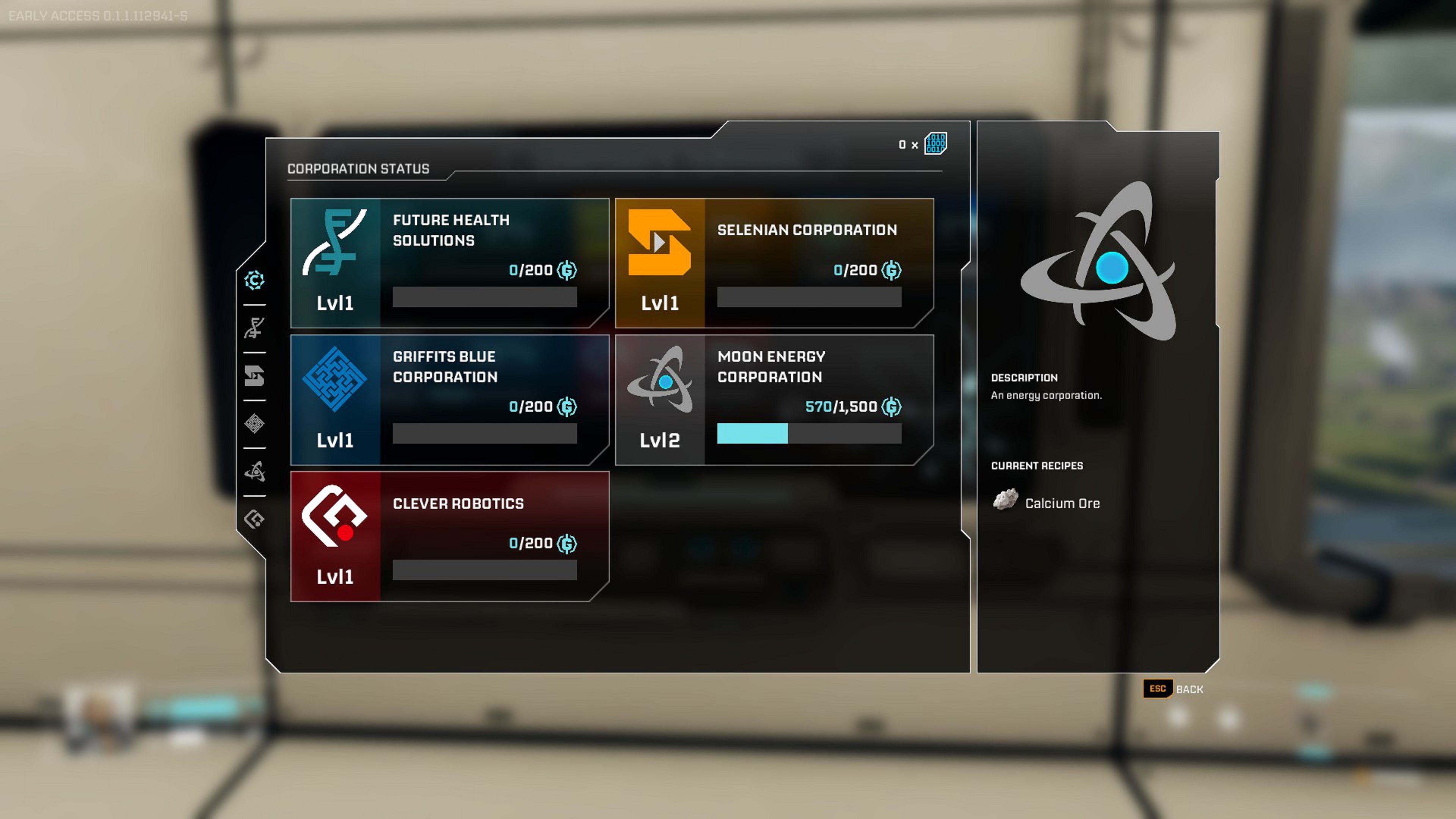Open the Current Recipes section

point(1038,466)
